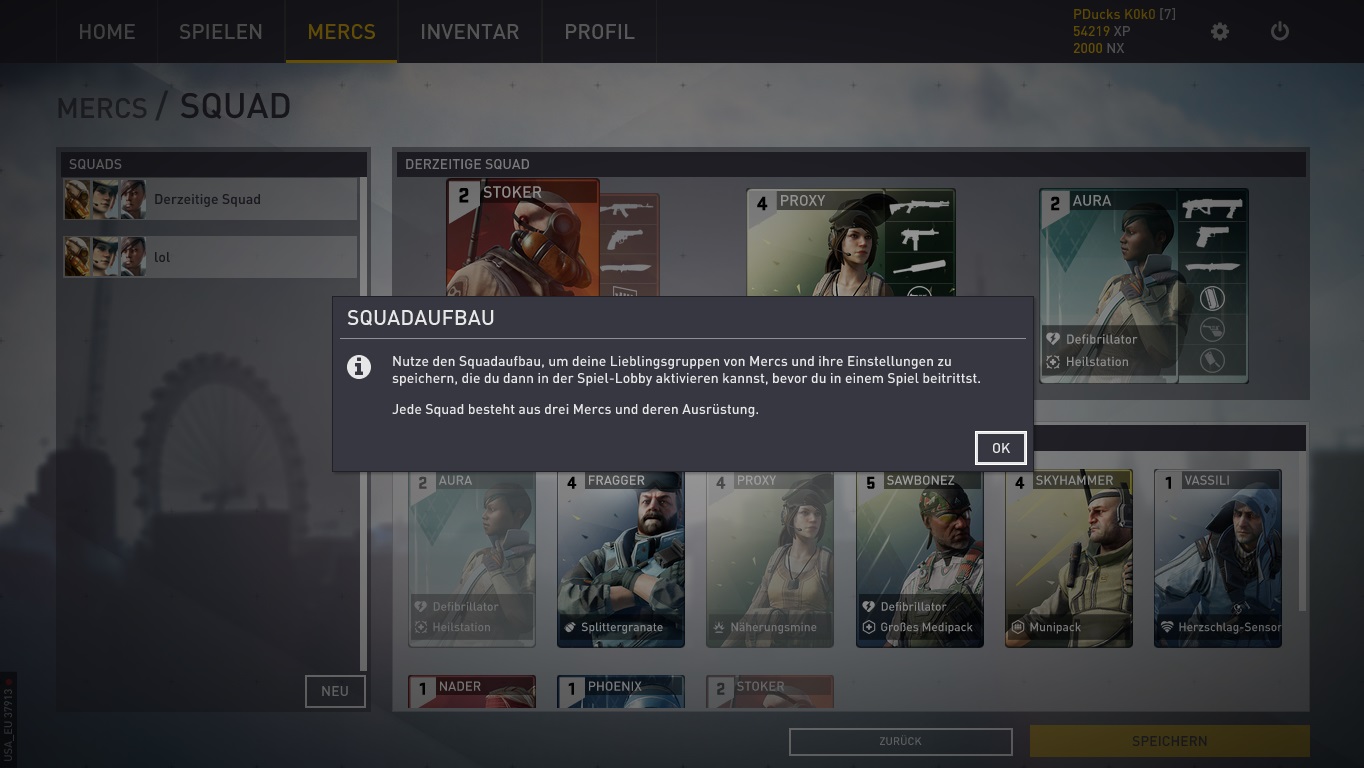Save the squad with Speichern
The height and width of the screenshot is (768, 1364).
[1169, 741]
